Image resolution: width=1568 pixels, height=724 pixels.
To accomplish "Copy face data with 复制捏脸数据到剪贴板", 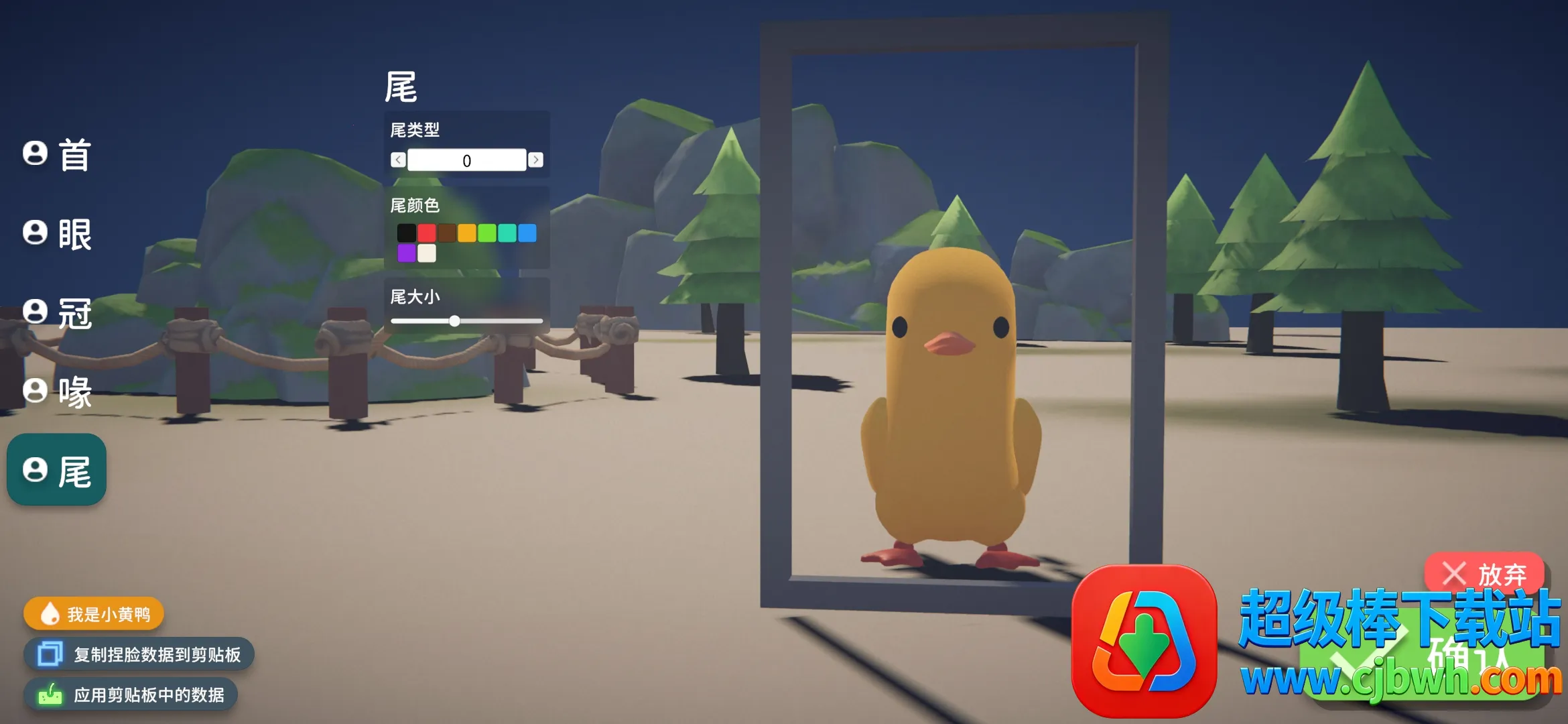I will (139, 654).
